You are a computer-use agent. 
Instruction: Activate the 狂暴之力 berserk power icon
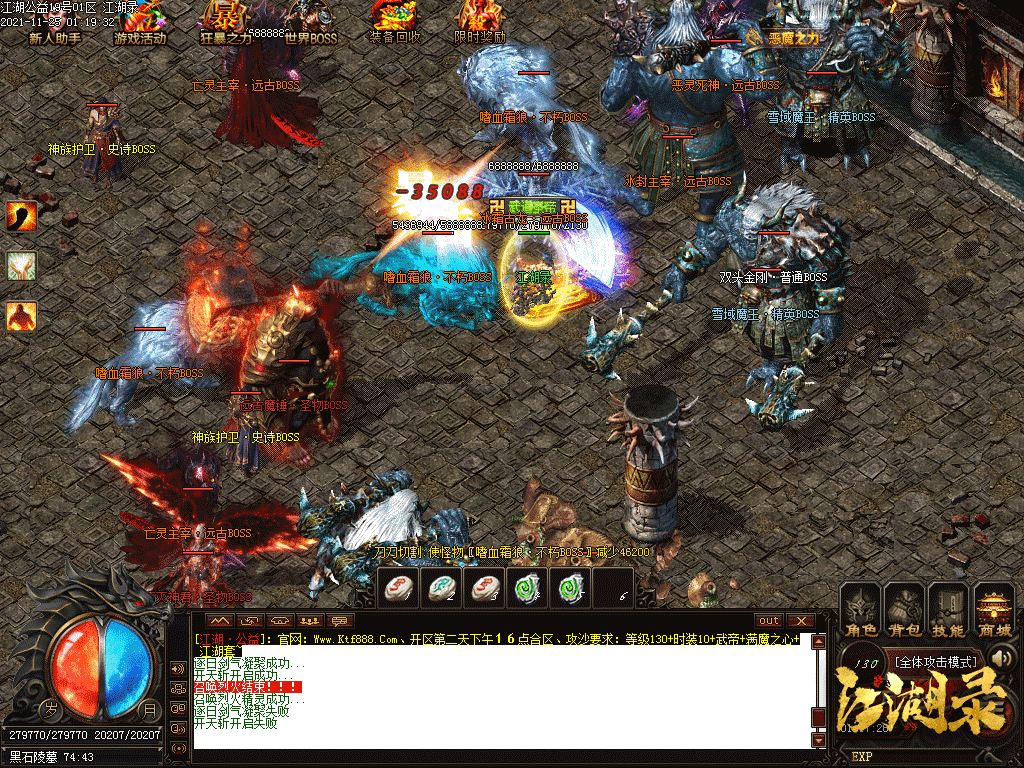pyautogui.click(x=227, y=22)
